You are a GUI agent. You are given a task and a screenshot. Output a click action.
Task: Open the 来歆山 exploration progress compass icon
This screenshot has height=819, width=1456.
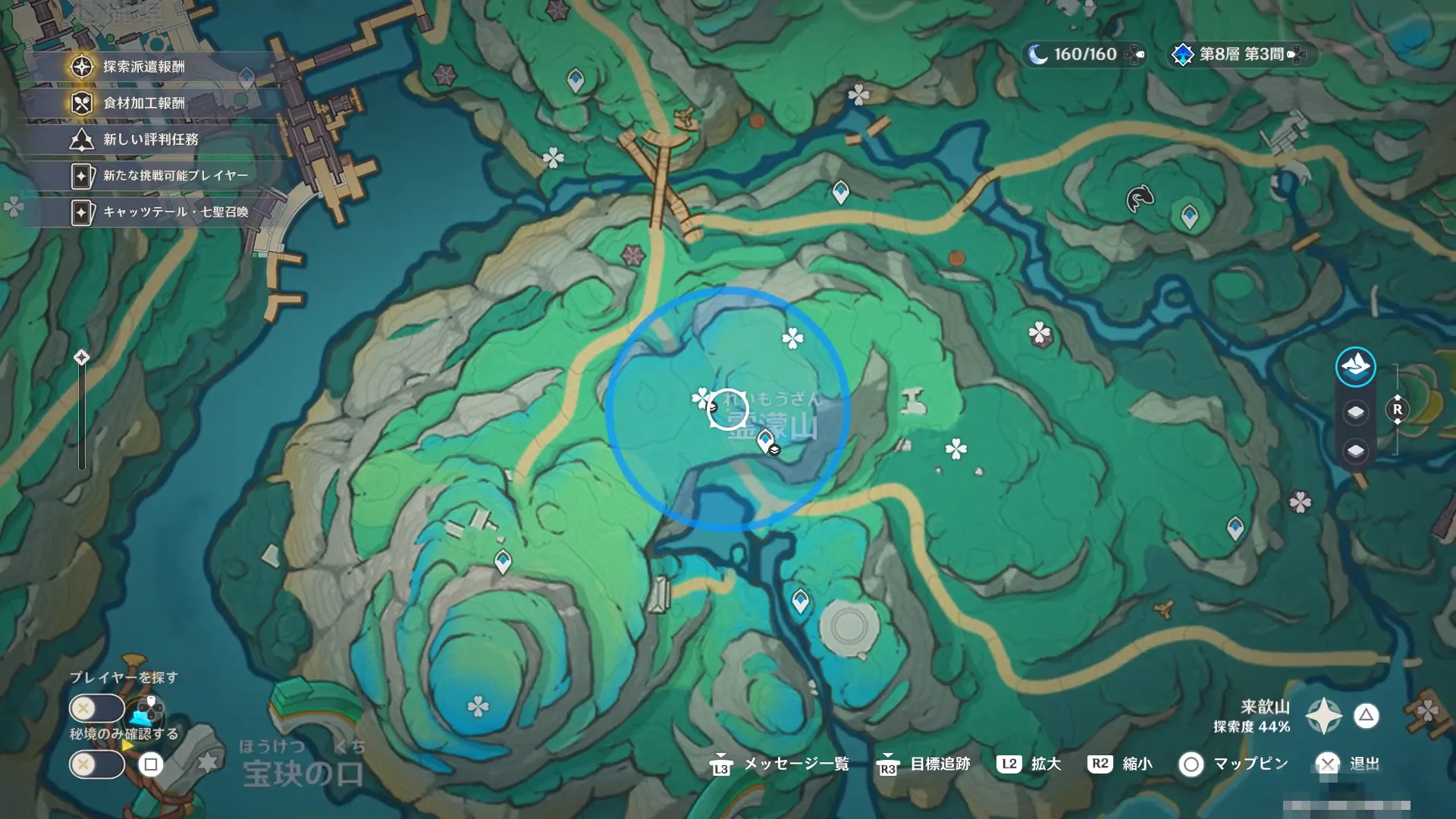coord(1323,716)
